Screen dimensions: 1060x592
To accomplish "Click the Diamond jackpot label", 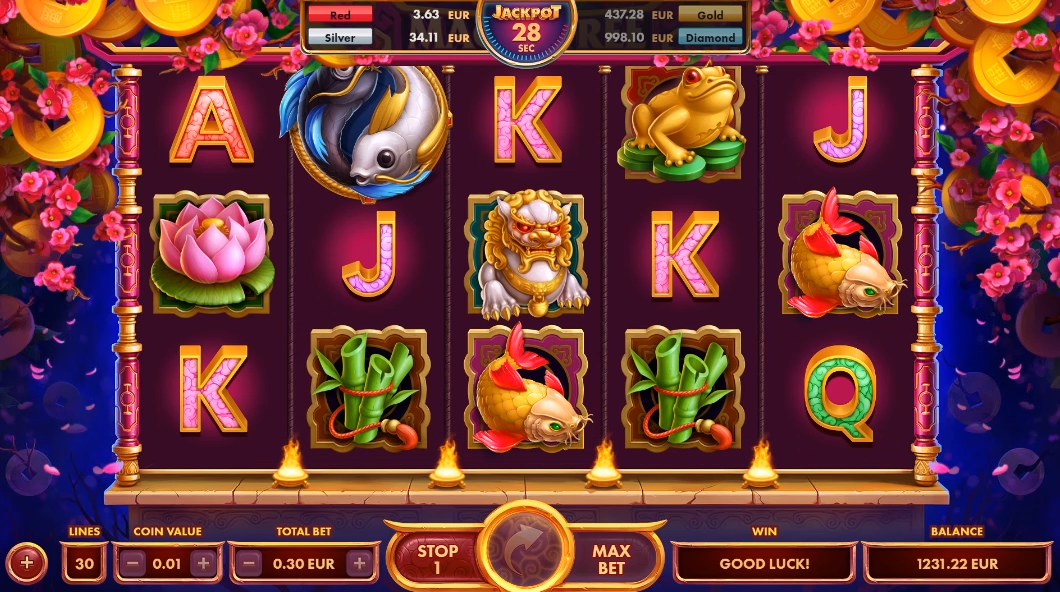I will pos(711,38).
